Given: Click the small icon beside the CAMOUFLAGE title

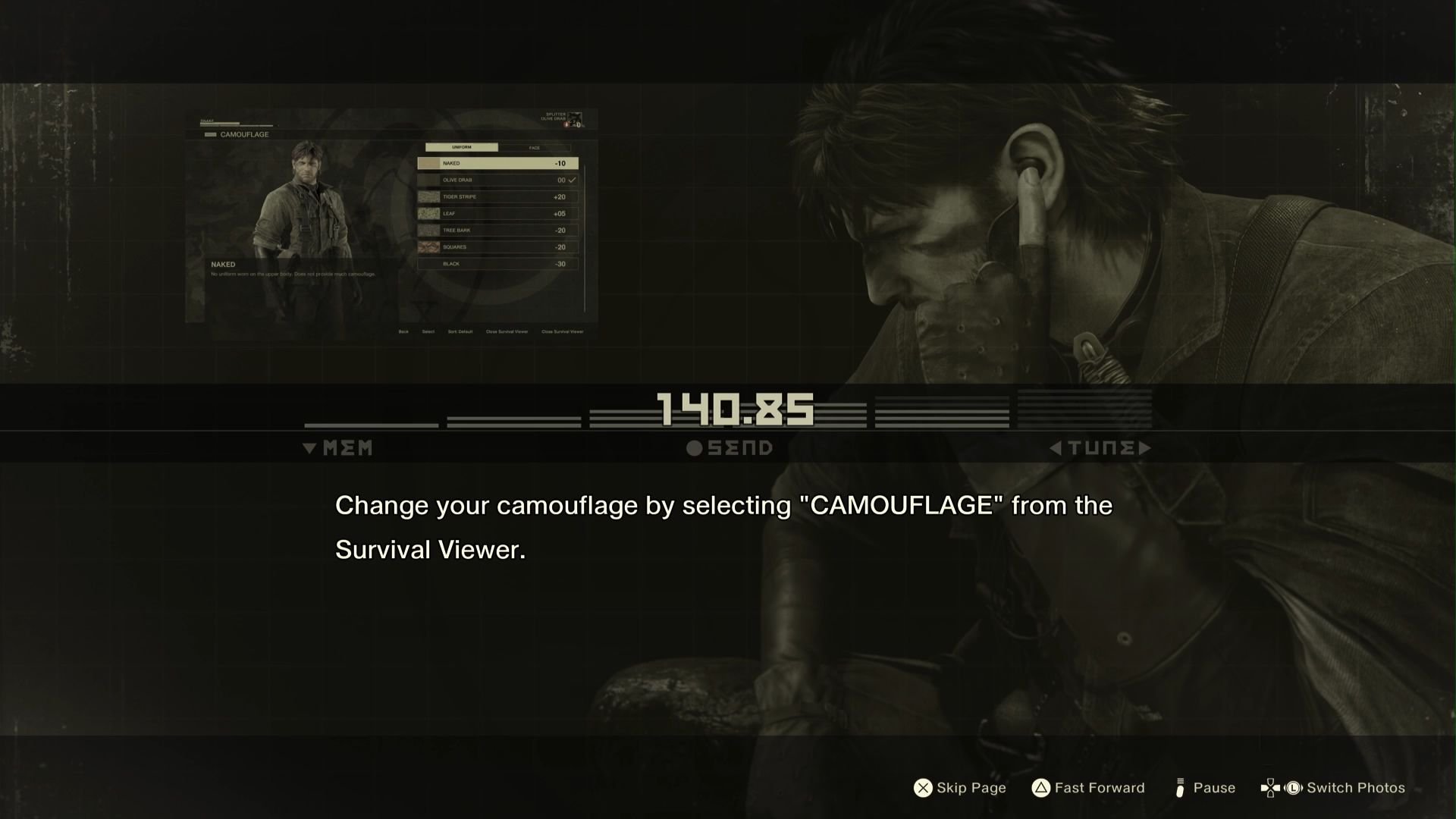Looking at the screenshot, I should [x=210, y=134].
